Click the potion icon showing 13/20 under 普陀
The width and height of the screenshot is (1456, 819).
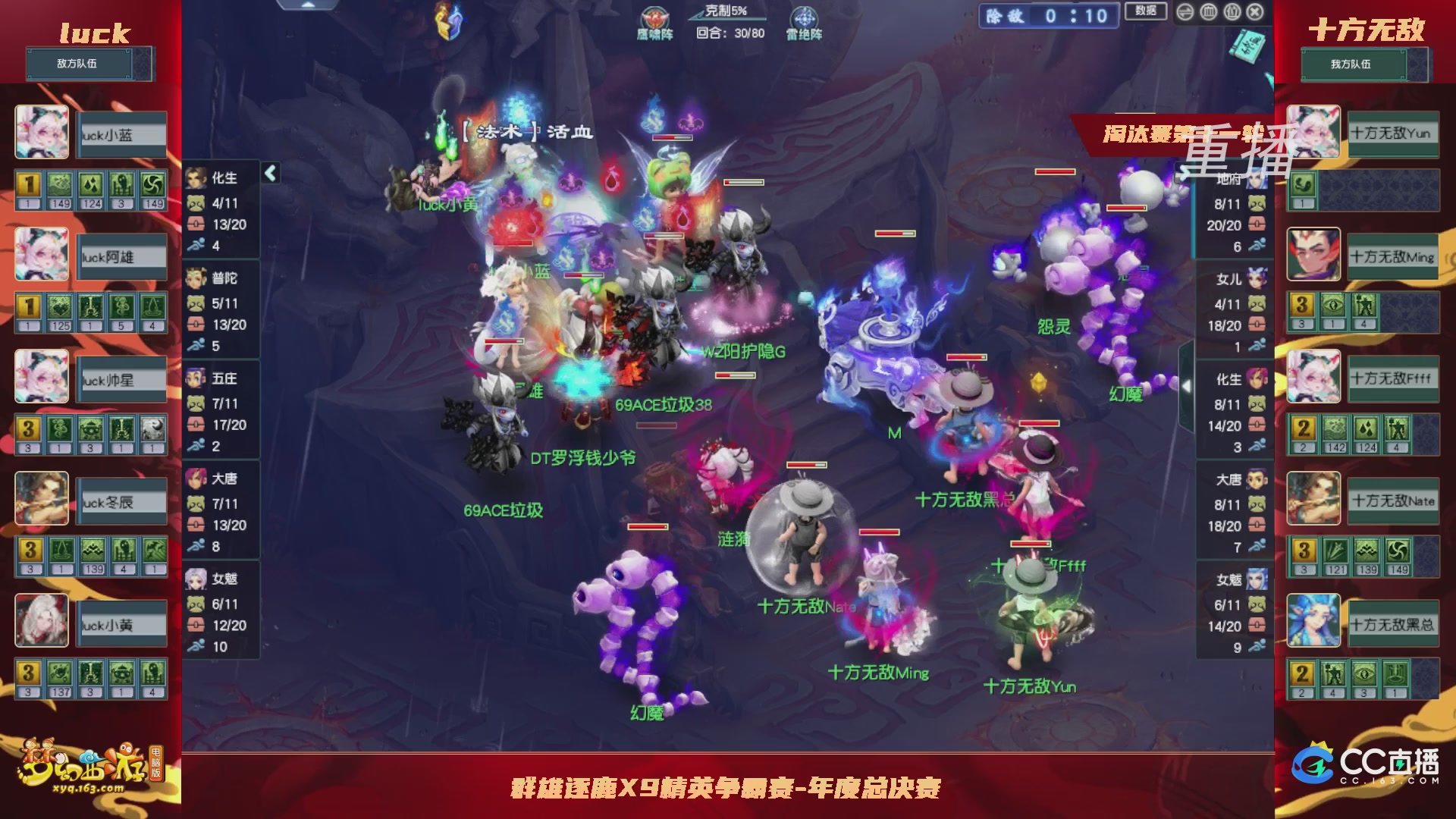click(197, 325)
